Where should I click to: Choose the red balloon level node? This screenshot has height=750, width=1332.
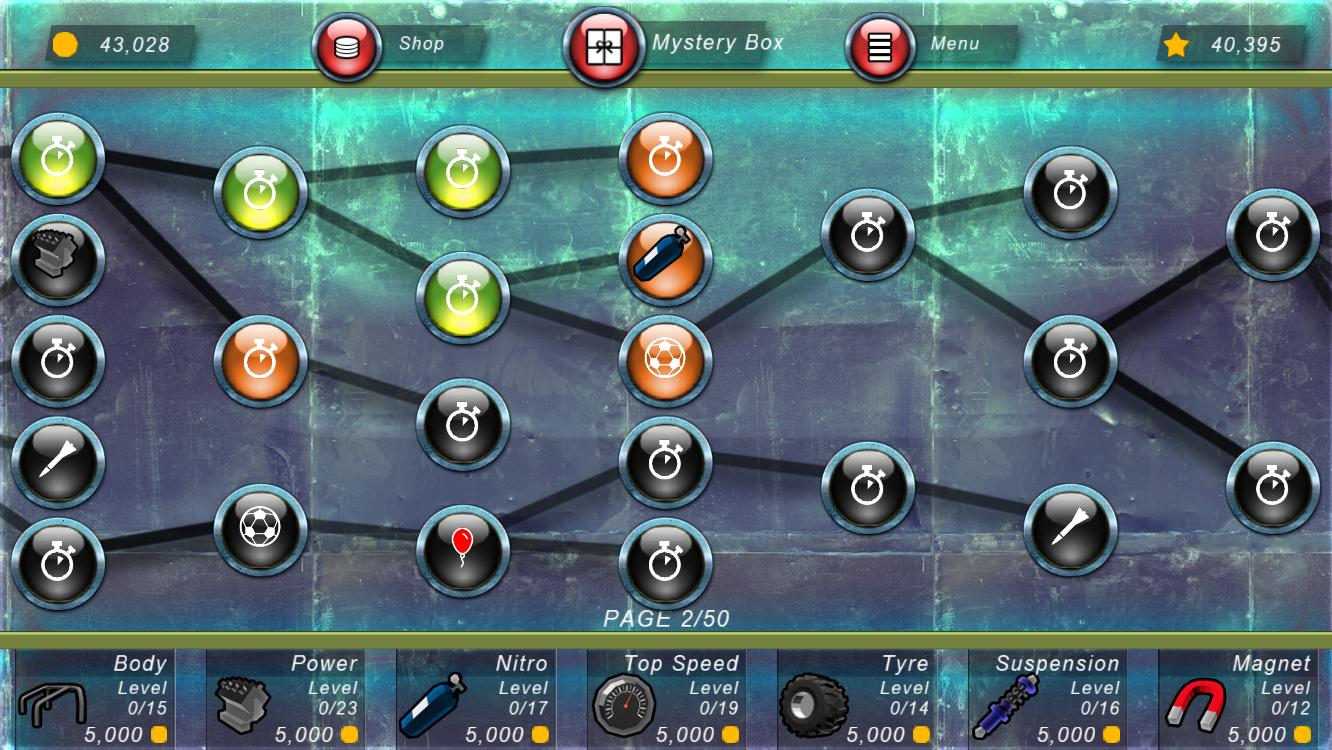coord(462,550)
